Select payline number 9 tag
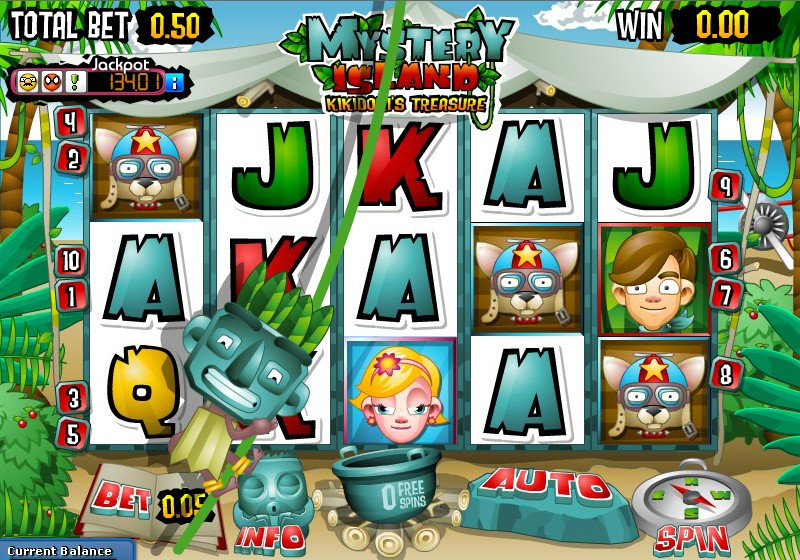The width and height of the screenshot is (800, 560). [725, 186]
